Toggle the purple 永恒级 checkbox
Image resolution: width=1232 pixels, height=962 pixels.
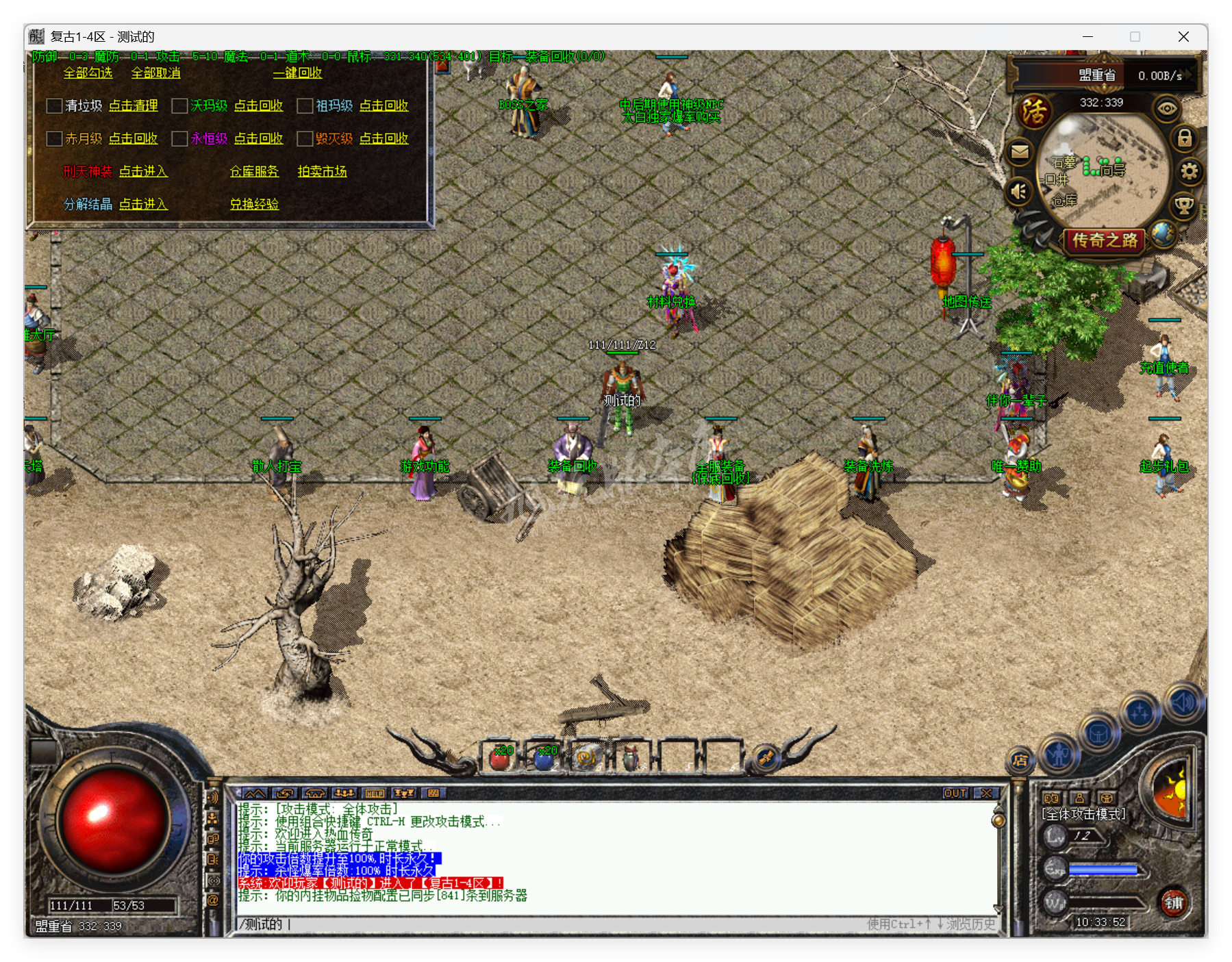[179, 138]
